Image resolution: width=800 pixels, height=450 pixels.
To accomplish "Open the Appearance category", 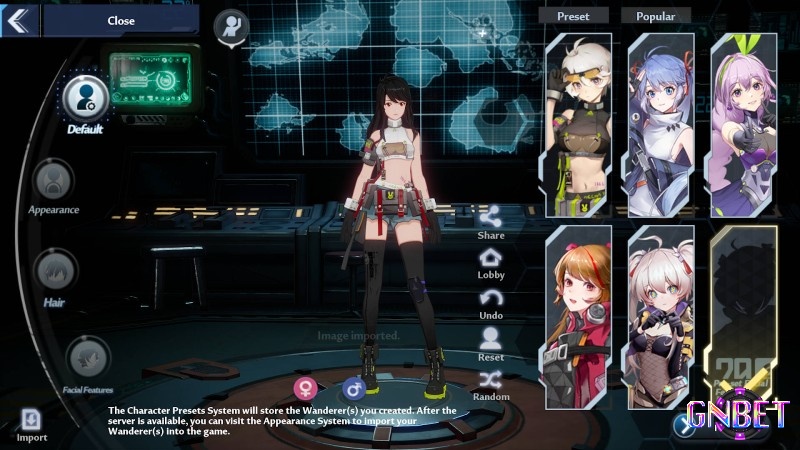I will [x=53, y=181].
